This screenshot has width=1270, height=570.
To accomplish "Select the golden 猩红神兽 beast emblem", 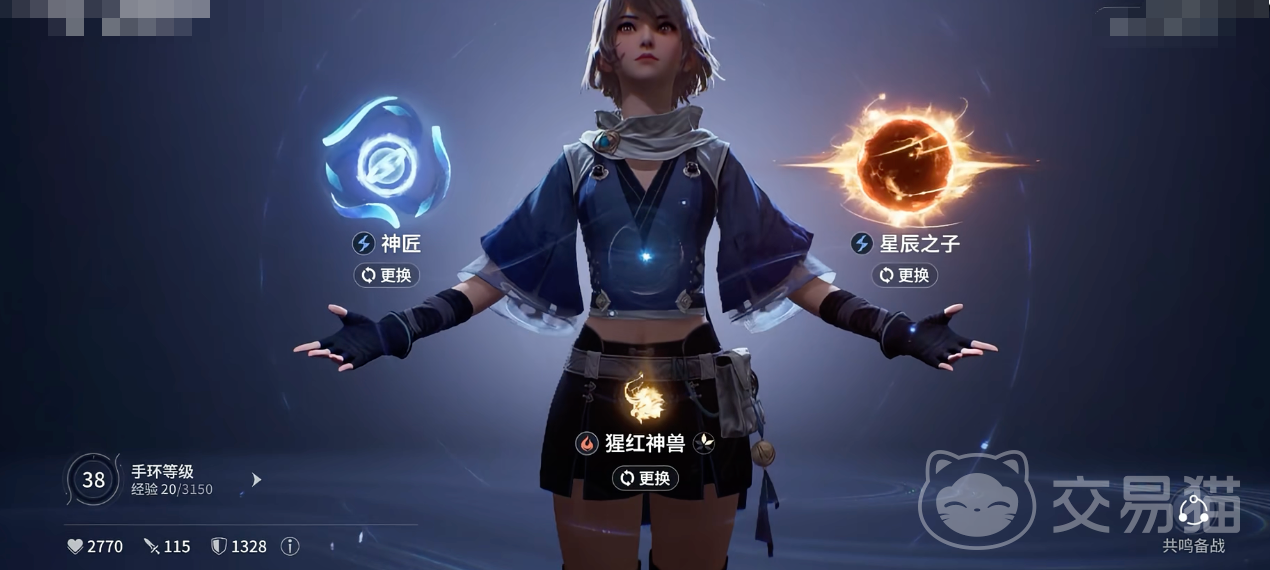I will (645, 398).
